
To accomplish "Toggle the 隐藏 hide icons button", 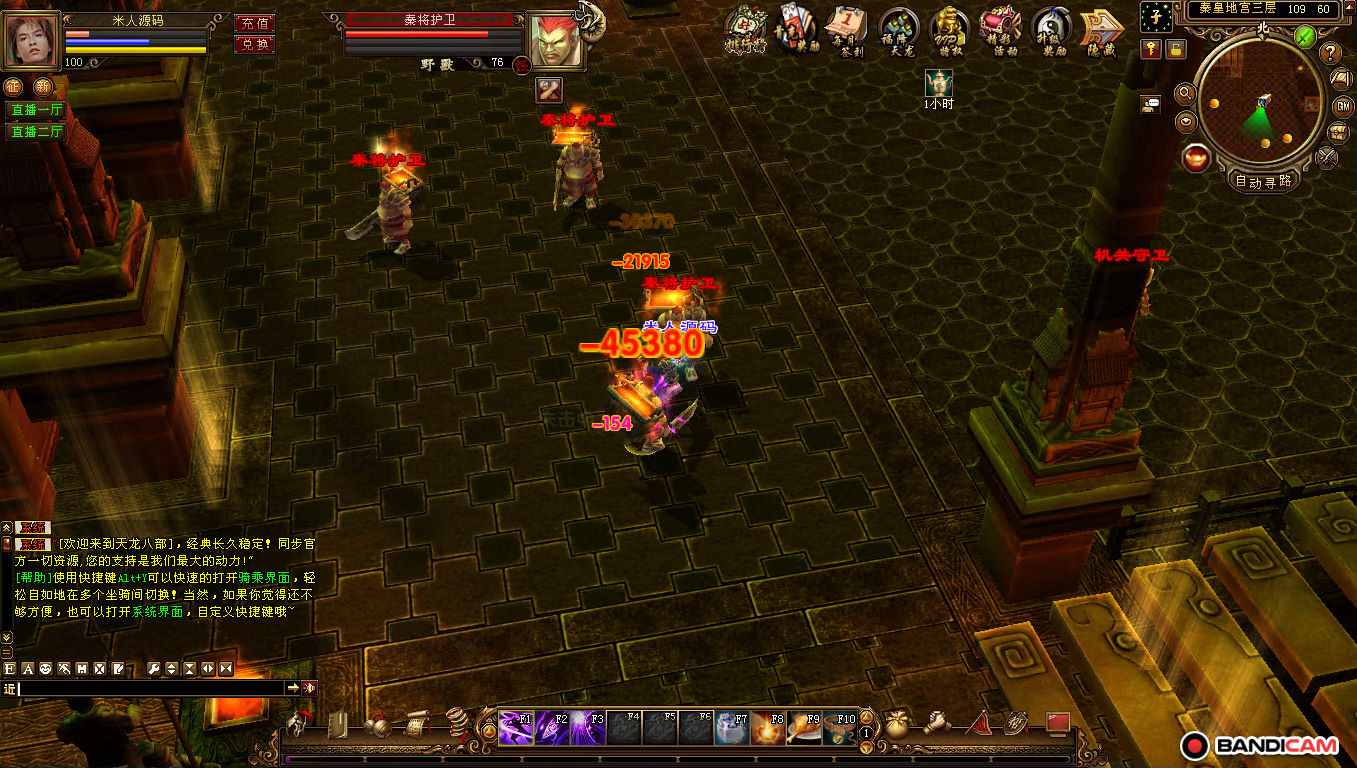I will click(1101, 32).
